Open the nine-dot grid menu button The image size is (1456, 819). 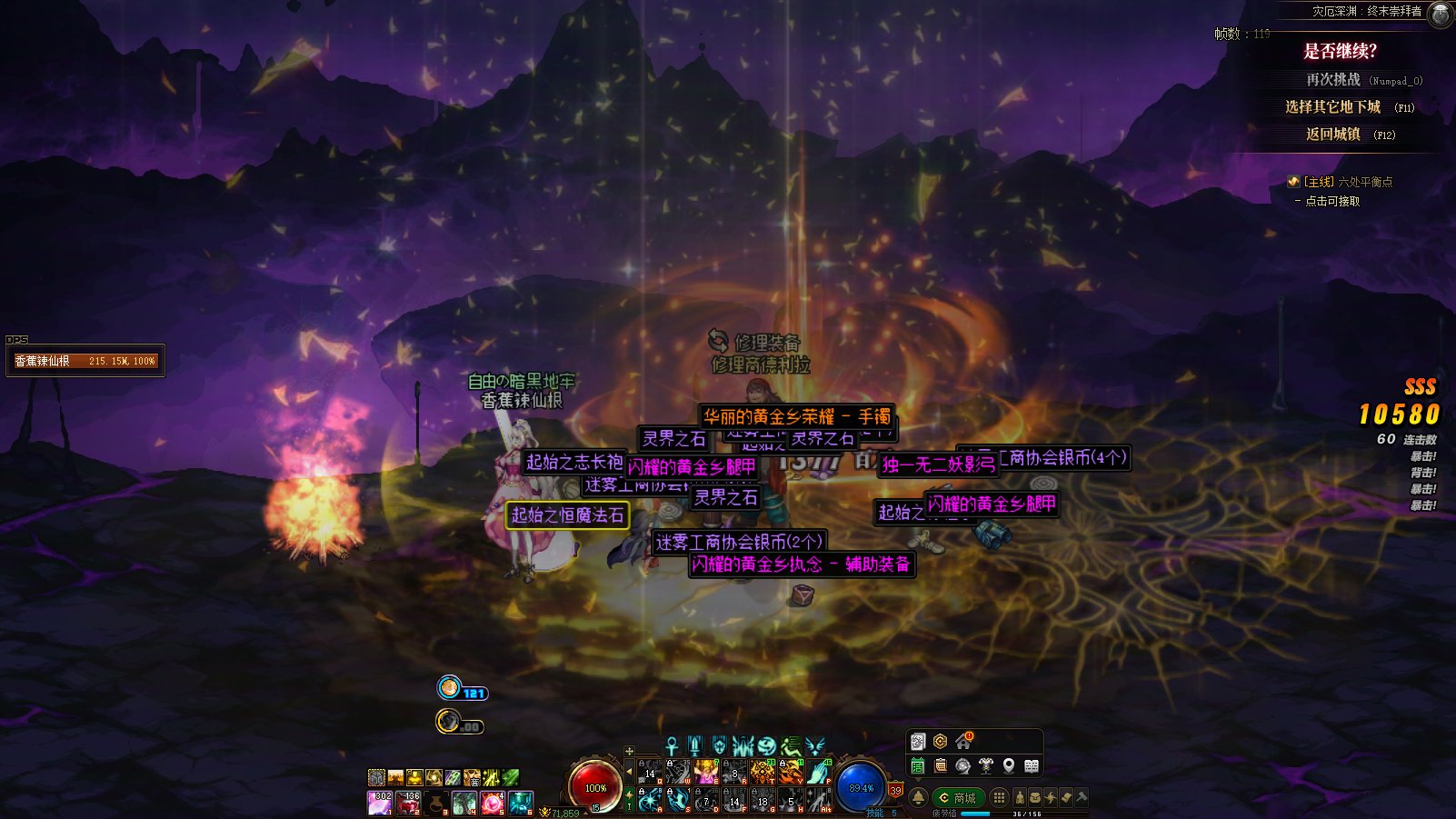coord(999,797)
